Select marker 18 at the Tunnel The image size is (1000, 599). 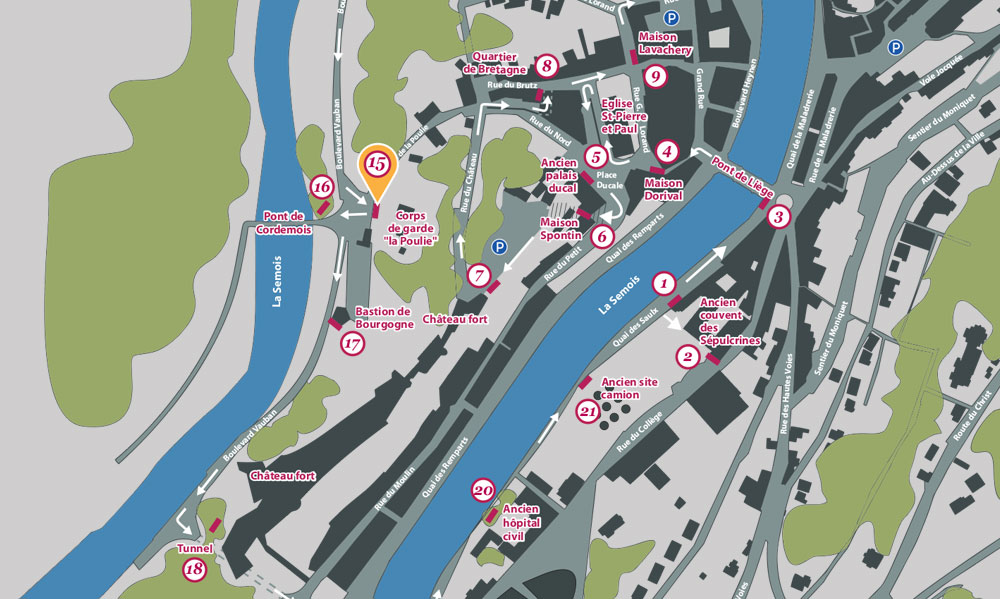tap(194, 570)
